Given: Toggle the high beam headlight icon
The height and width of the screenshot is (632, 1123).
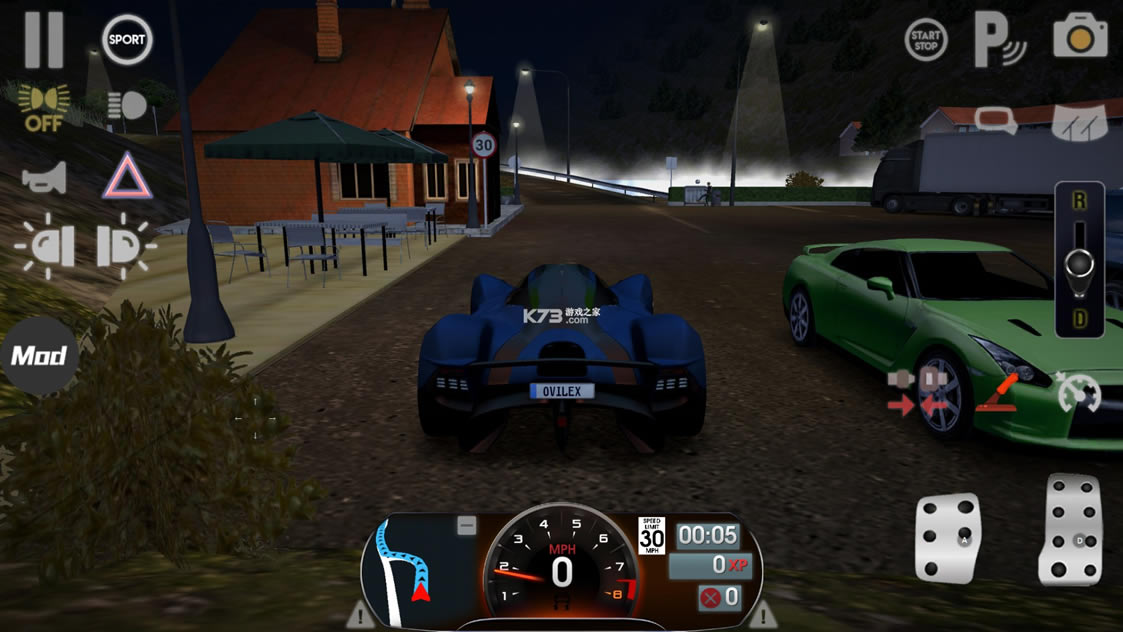Looking at the screenshot, I should point(127,106).
